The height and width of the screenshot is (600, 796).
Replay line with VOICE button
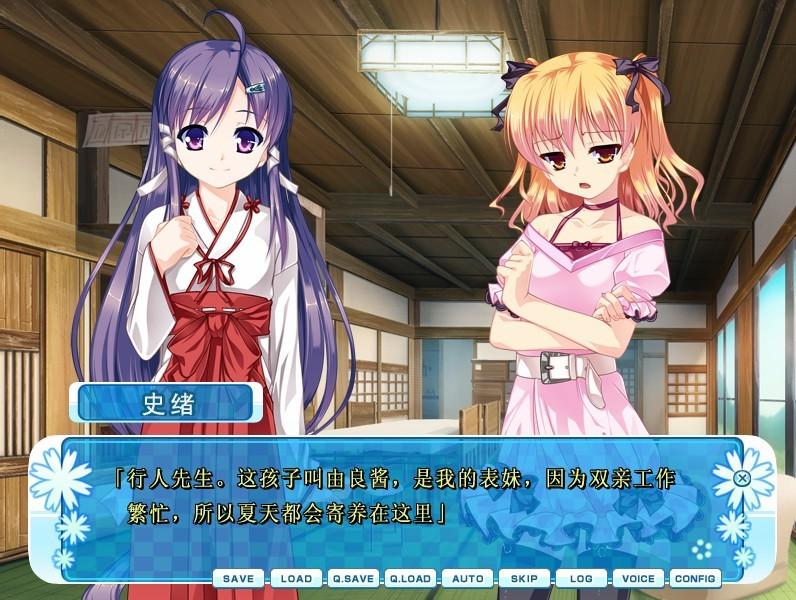[638, 579]
